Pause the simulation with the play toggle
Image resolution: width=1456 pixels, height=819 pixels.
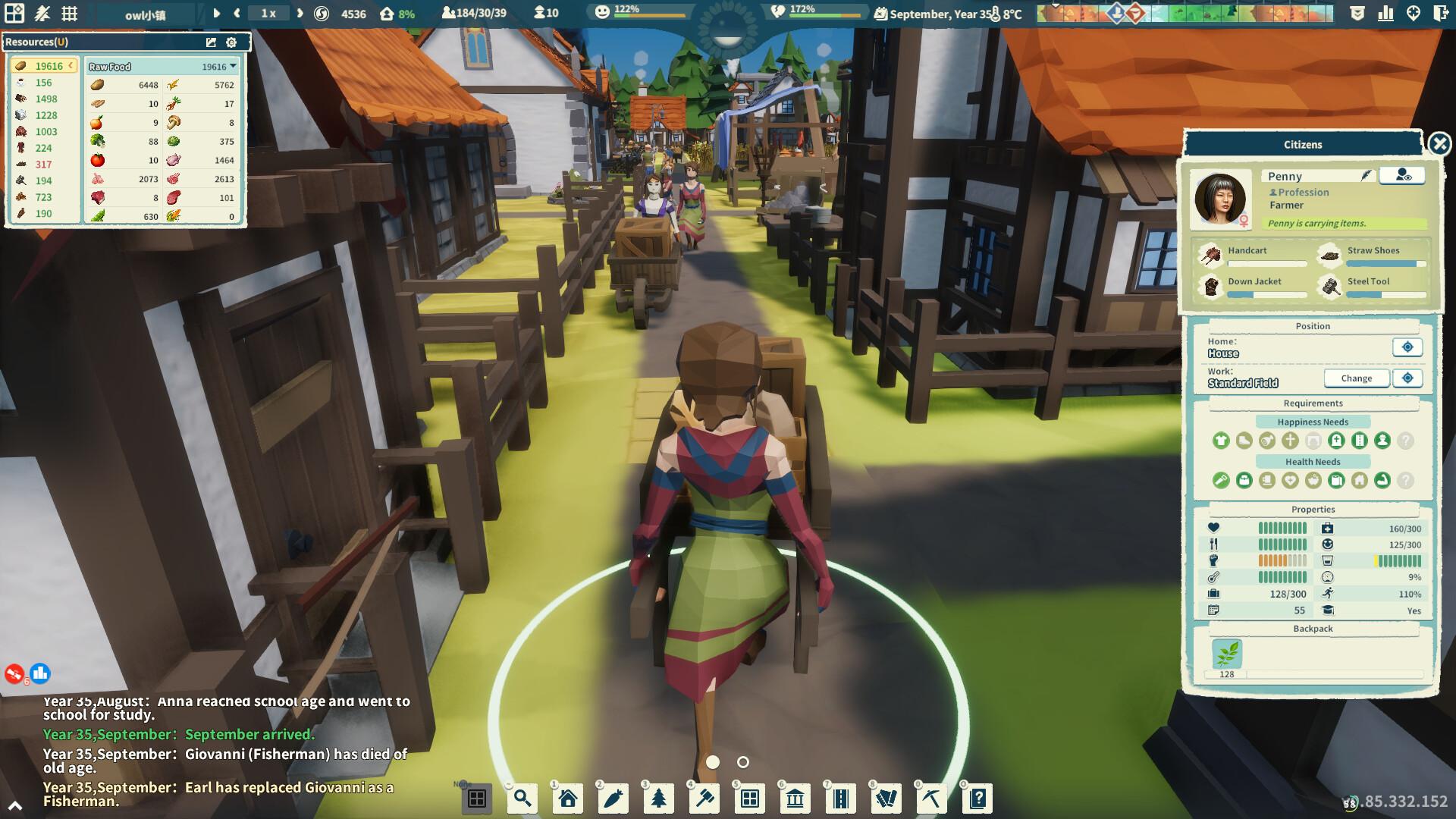coord(216,13)
